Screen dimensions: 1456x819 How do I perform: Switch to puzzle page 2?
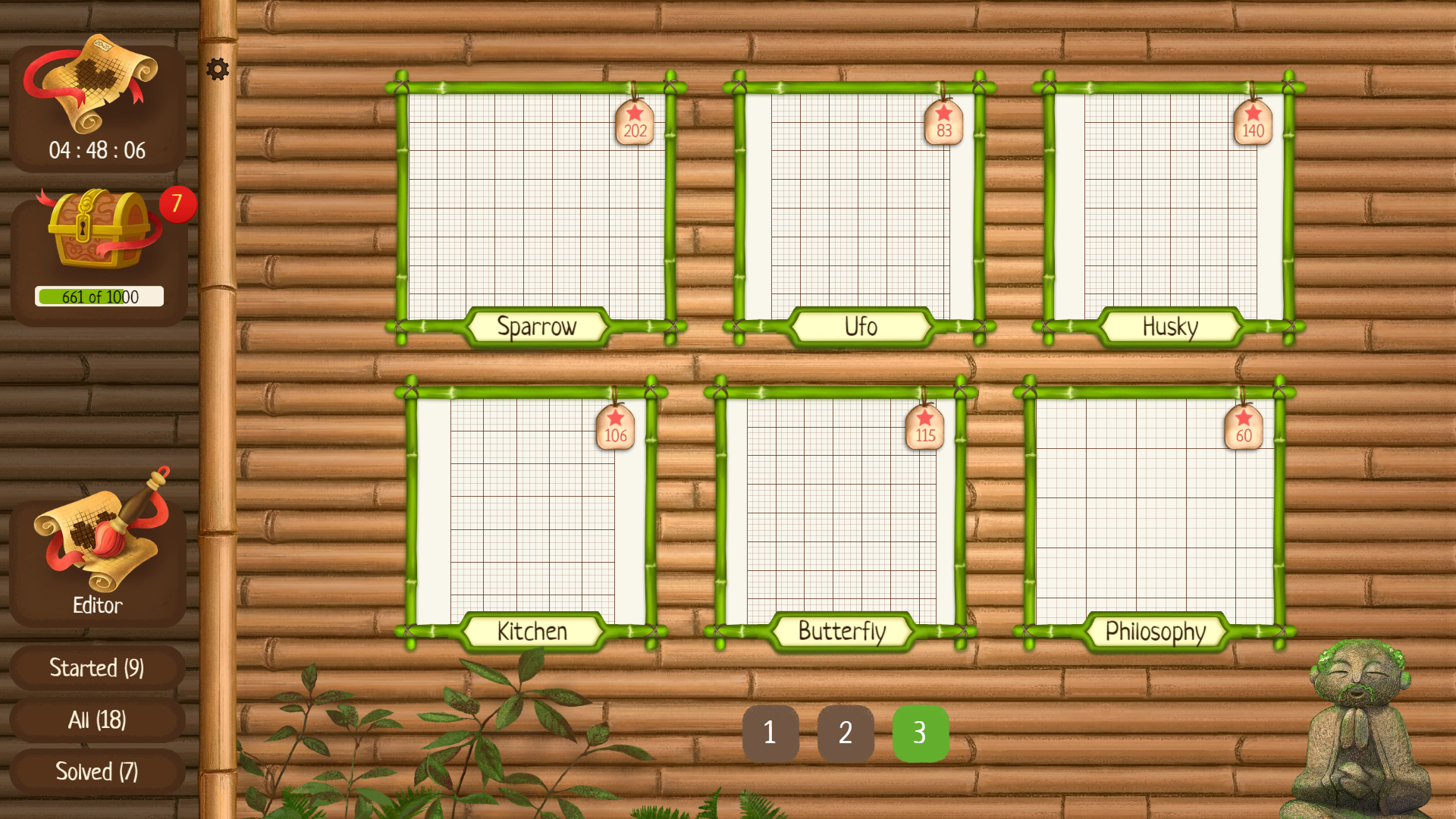(x=846, y=733)
